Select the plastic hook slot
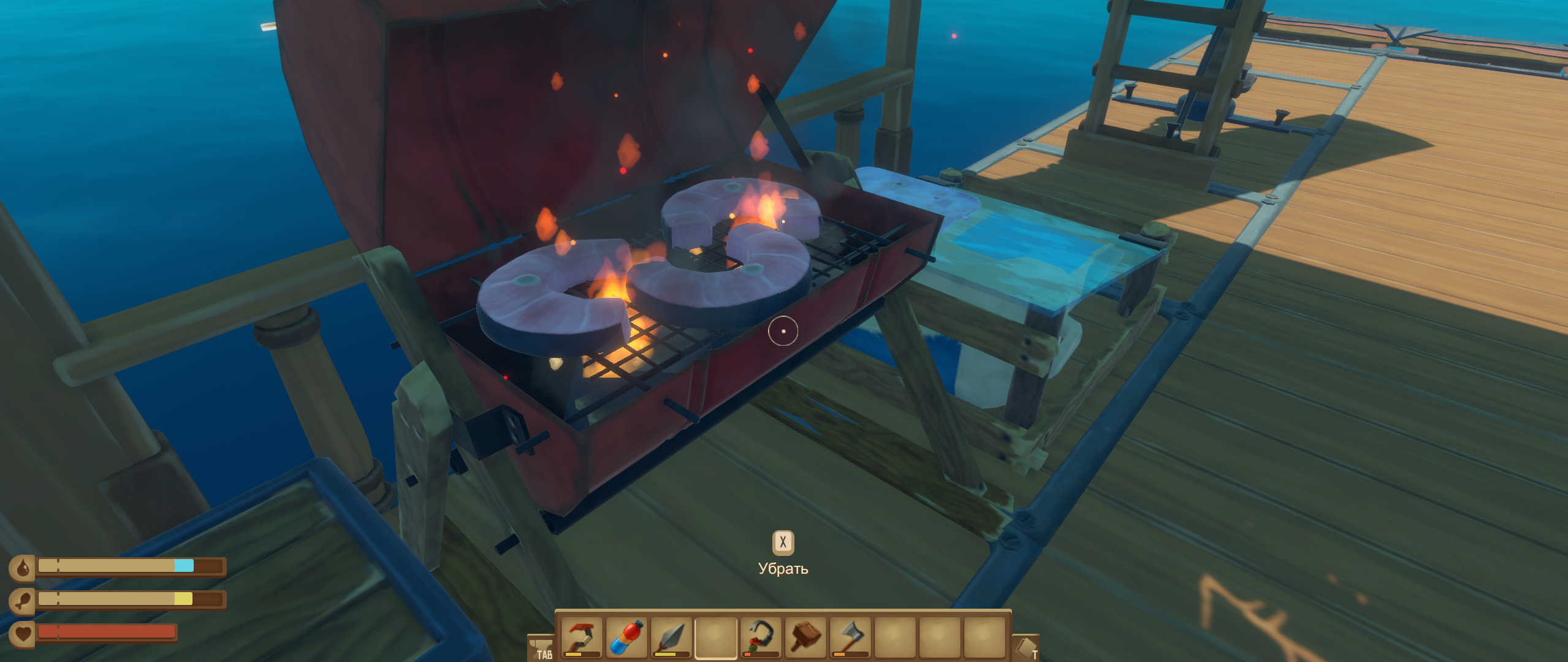Viewport: 1568px width, 662px height. 760,637
